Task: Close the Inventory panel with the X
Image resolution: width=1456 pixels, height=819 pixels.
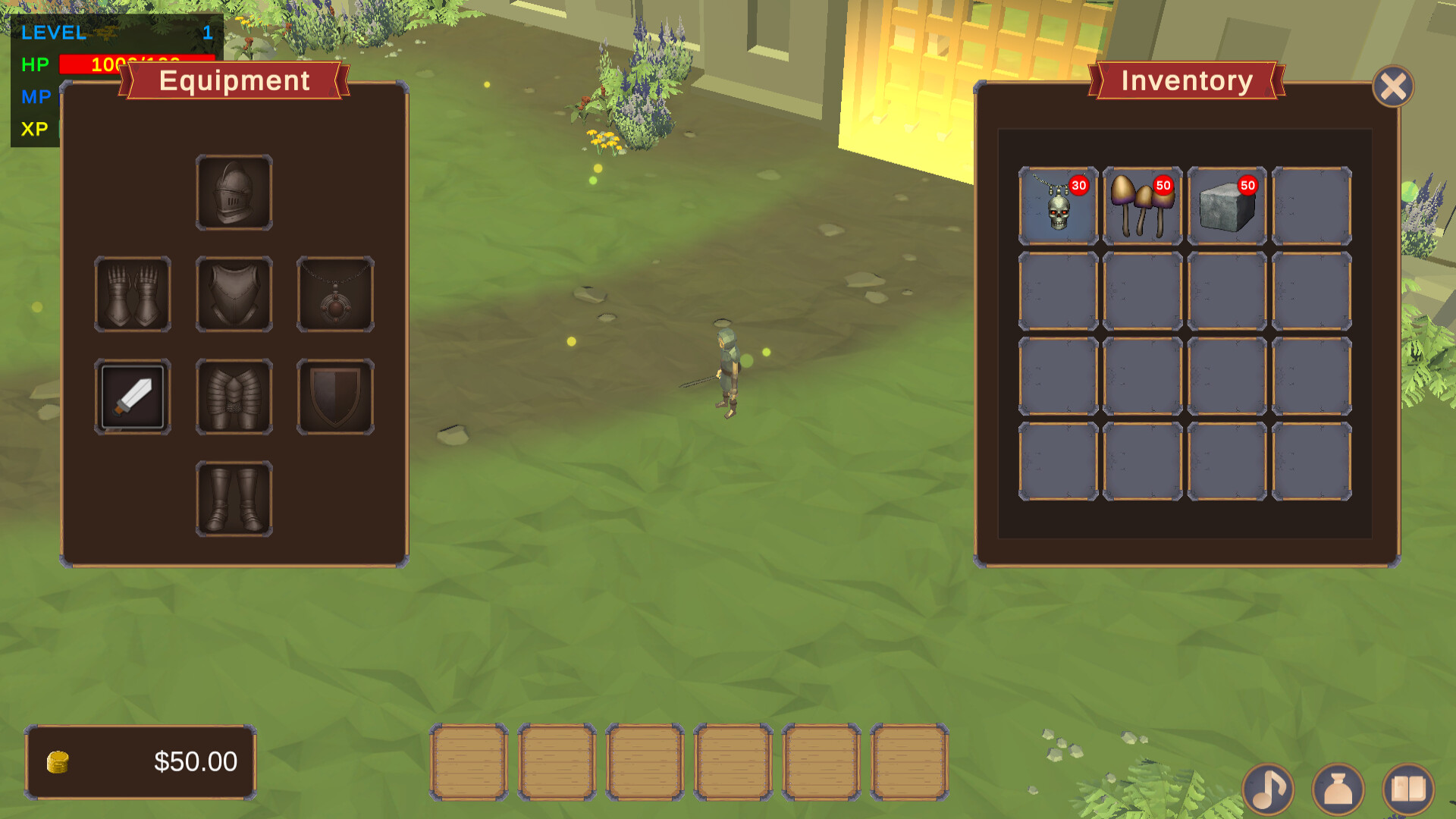Action: tap(1394, 86)
